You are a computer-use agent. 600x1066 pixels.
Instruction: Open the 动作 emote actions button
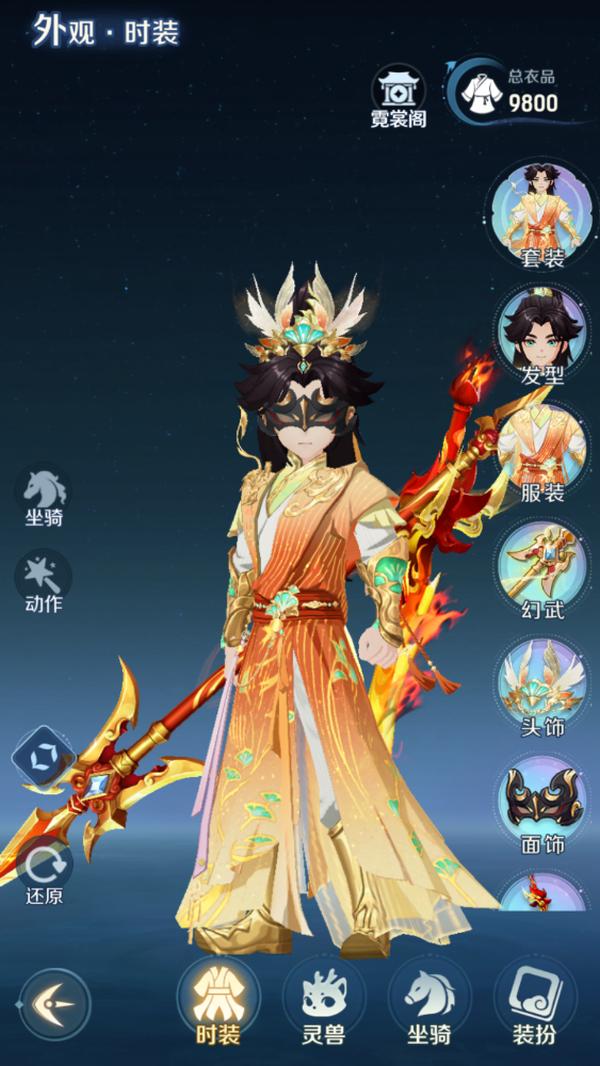[44, 581]
